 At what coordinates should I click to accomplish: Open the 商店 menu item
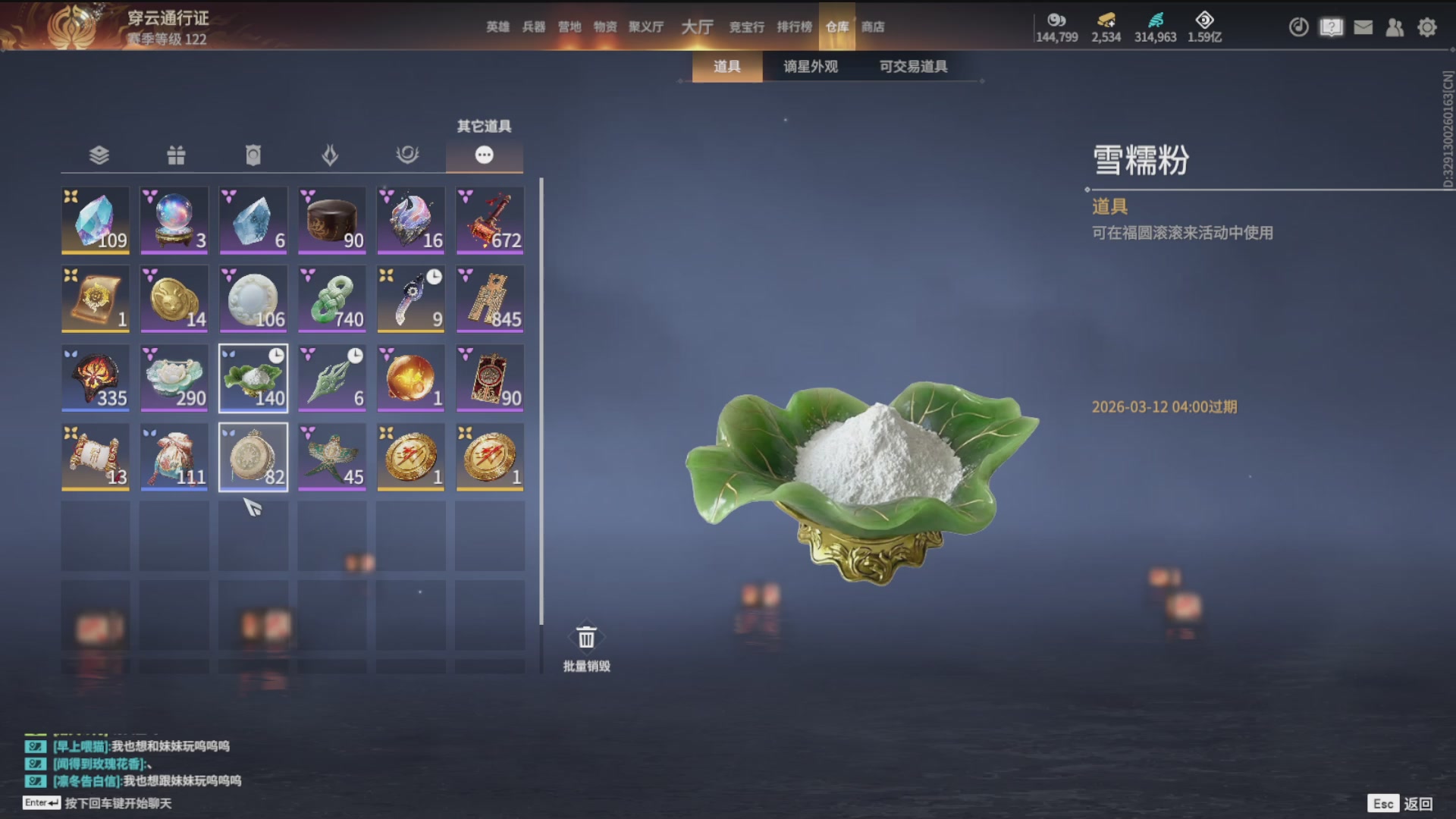(x=873, y=27)
